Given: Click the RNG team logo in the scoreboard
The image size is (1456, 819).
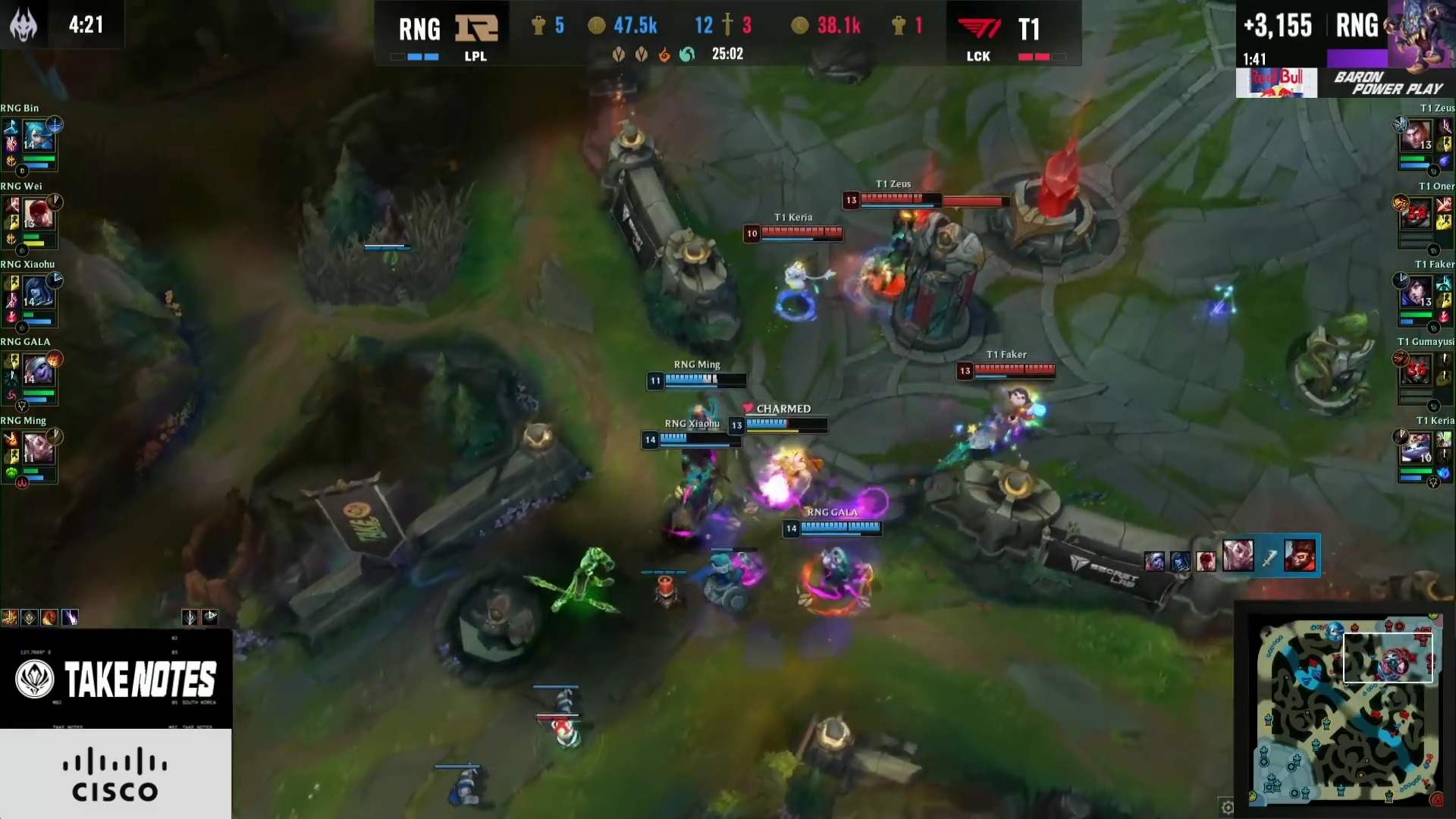Looking at the screenshot, I should click(478, 29).
